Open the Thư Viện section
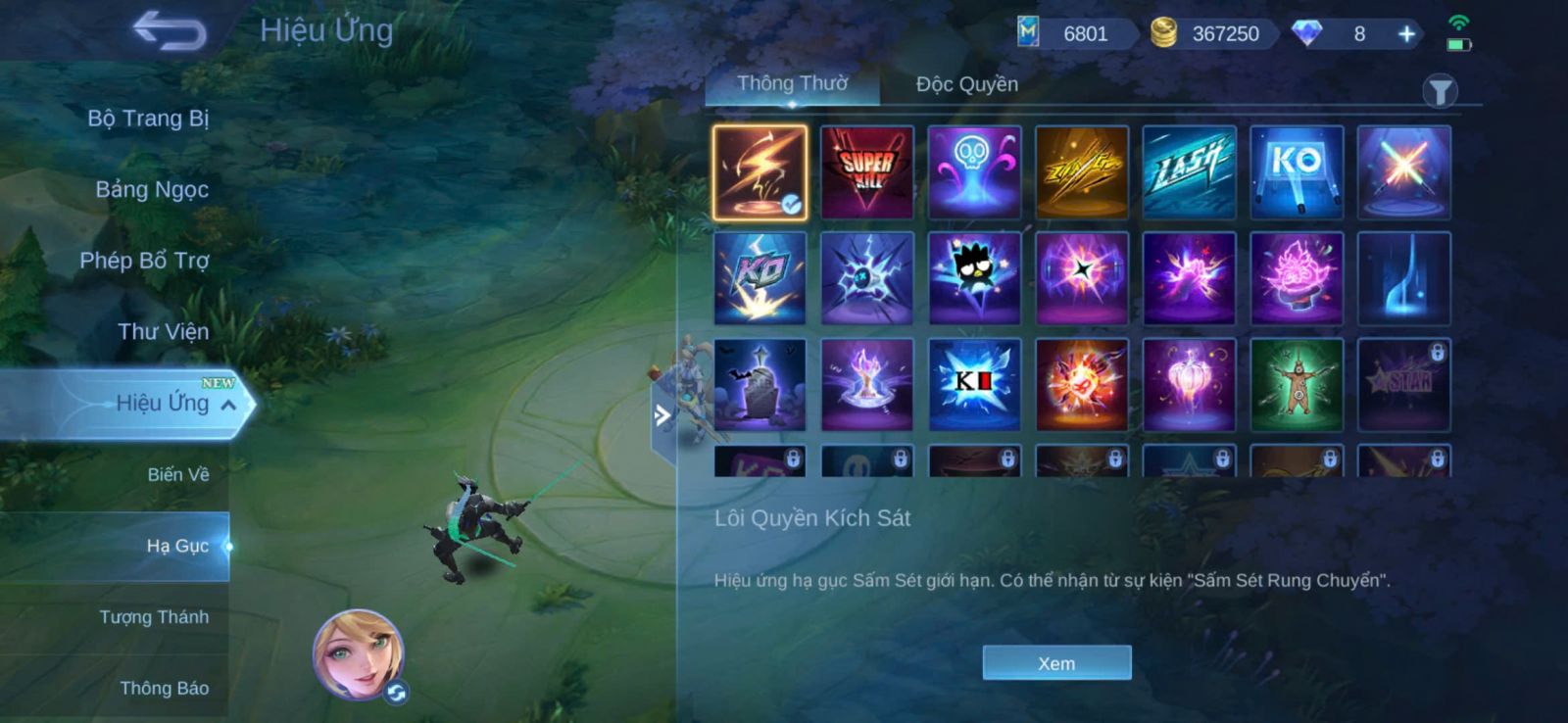This screenshot has width=1568, height=723. pyautogui.click(x=163, y=332)
